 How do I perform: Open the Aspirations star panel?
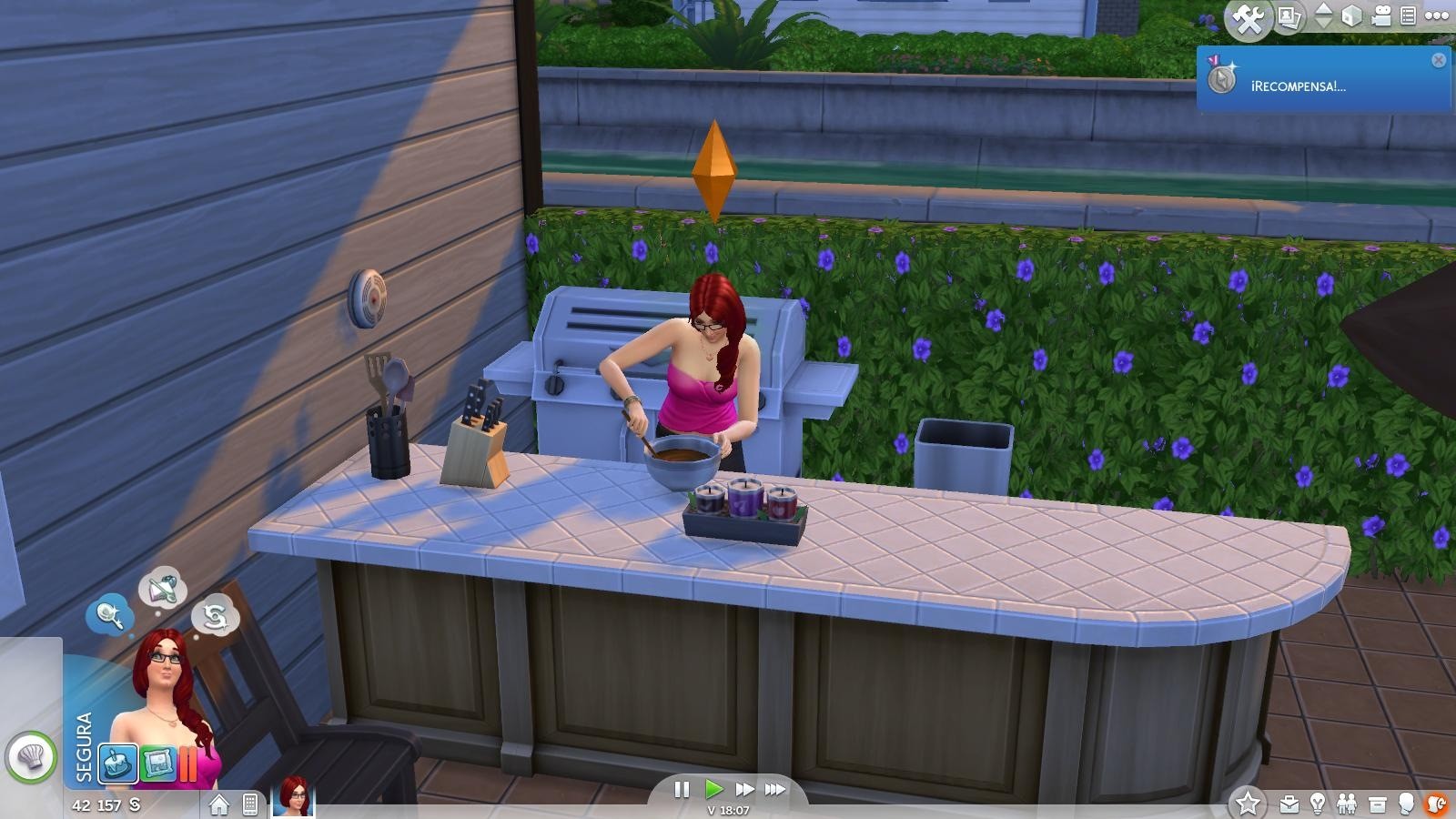click(1248, 804)
